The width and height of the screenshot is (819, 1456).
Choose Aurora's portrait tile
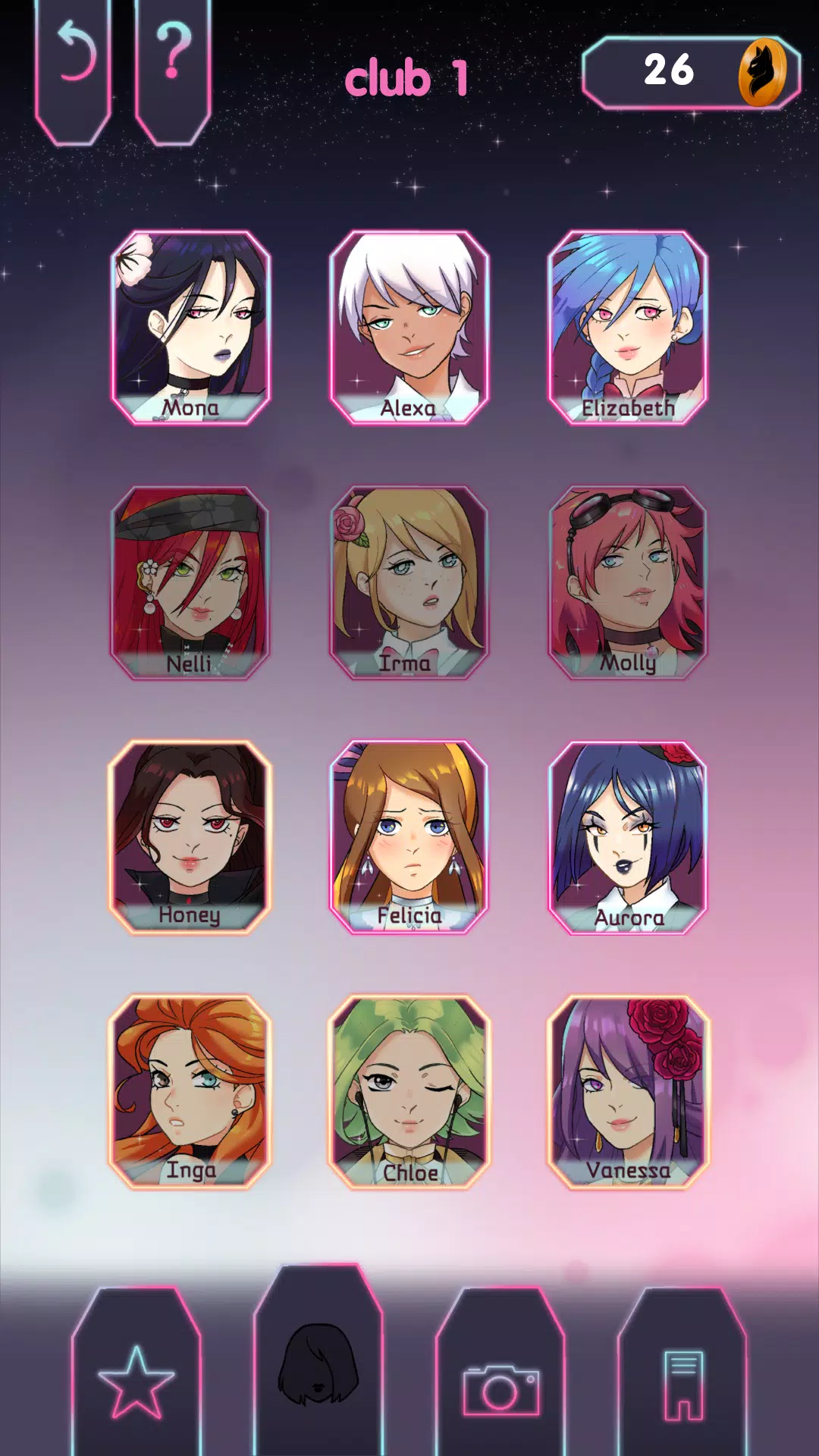coord(628,837)
